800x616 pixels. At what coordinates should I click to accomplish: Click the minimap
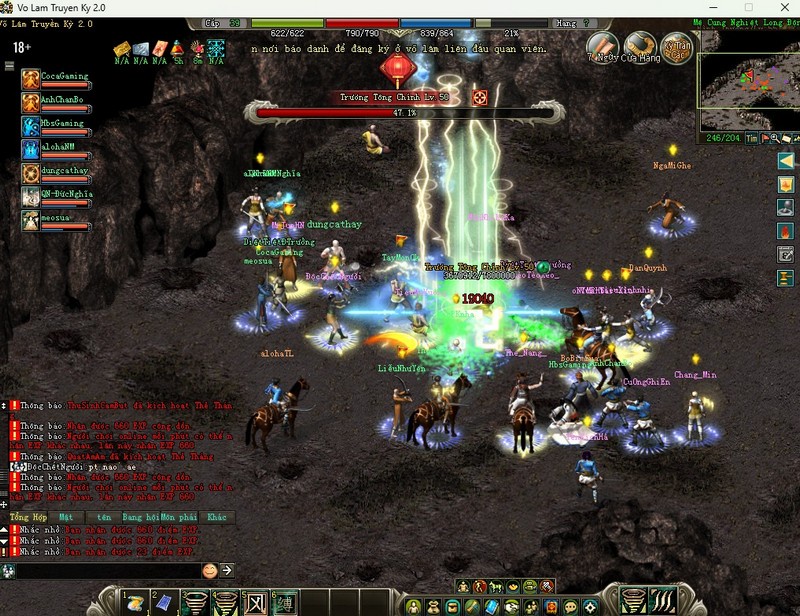click(750, 79)
